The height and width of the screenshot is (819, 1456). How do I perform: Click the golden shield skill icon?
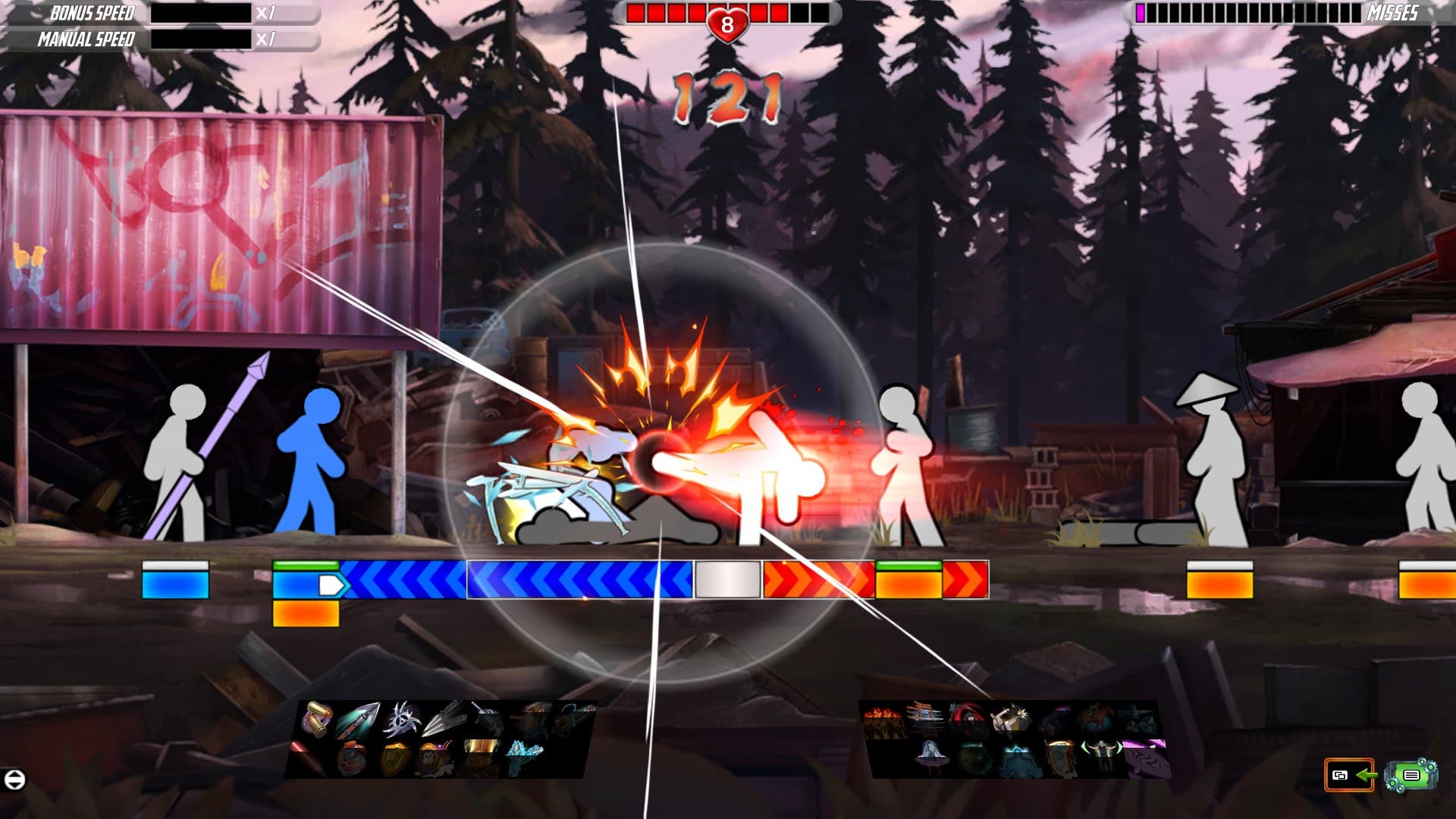coord(394,760)
